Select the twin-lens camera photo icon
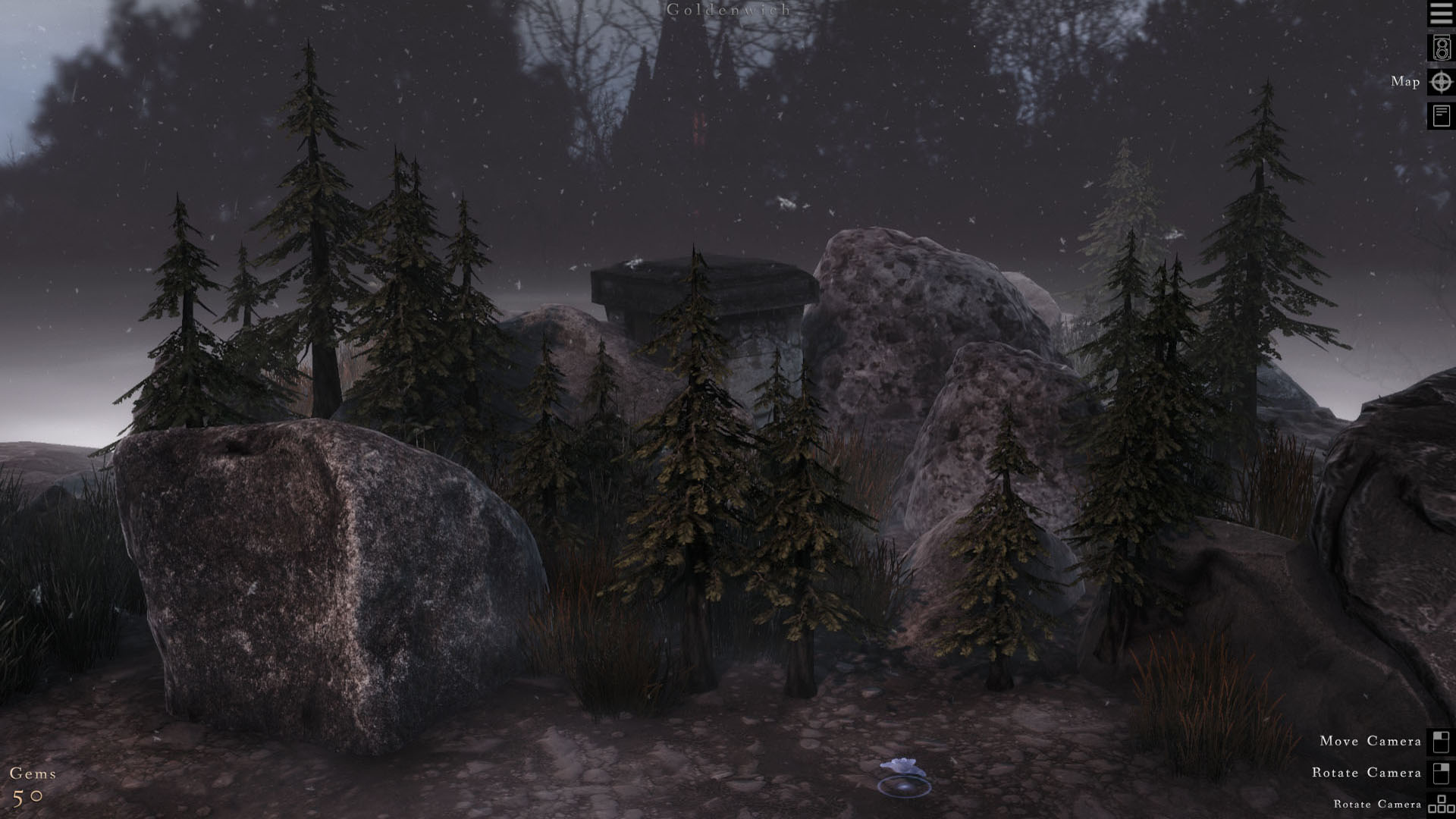1456x819 pixels. 1439,49
